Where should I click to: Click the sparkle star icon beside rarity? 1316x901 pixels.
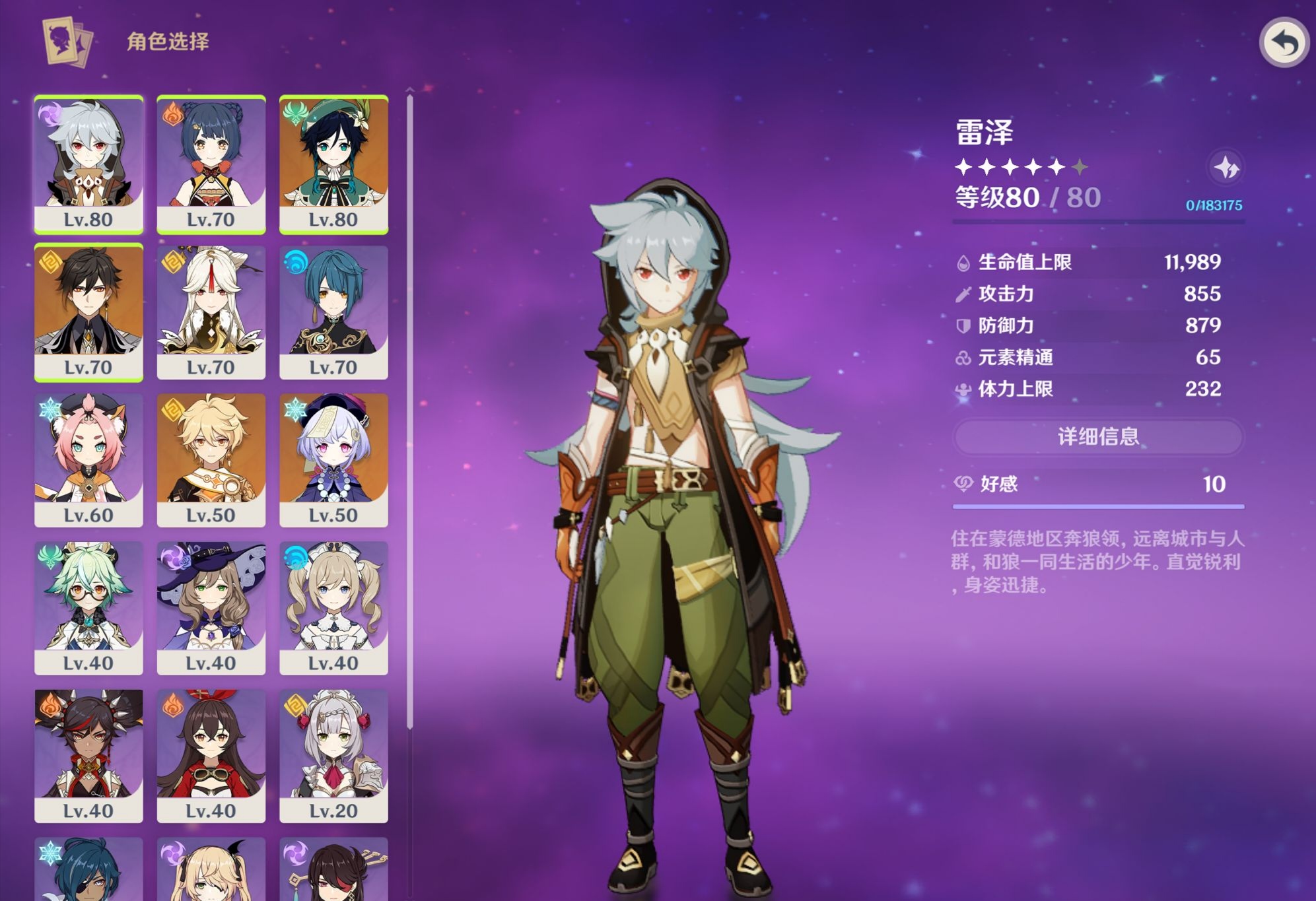[x=1226, y=168]
